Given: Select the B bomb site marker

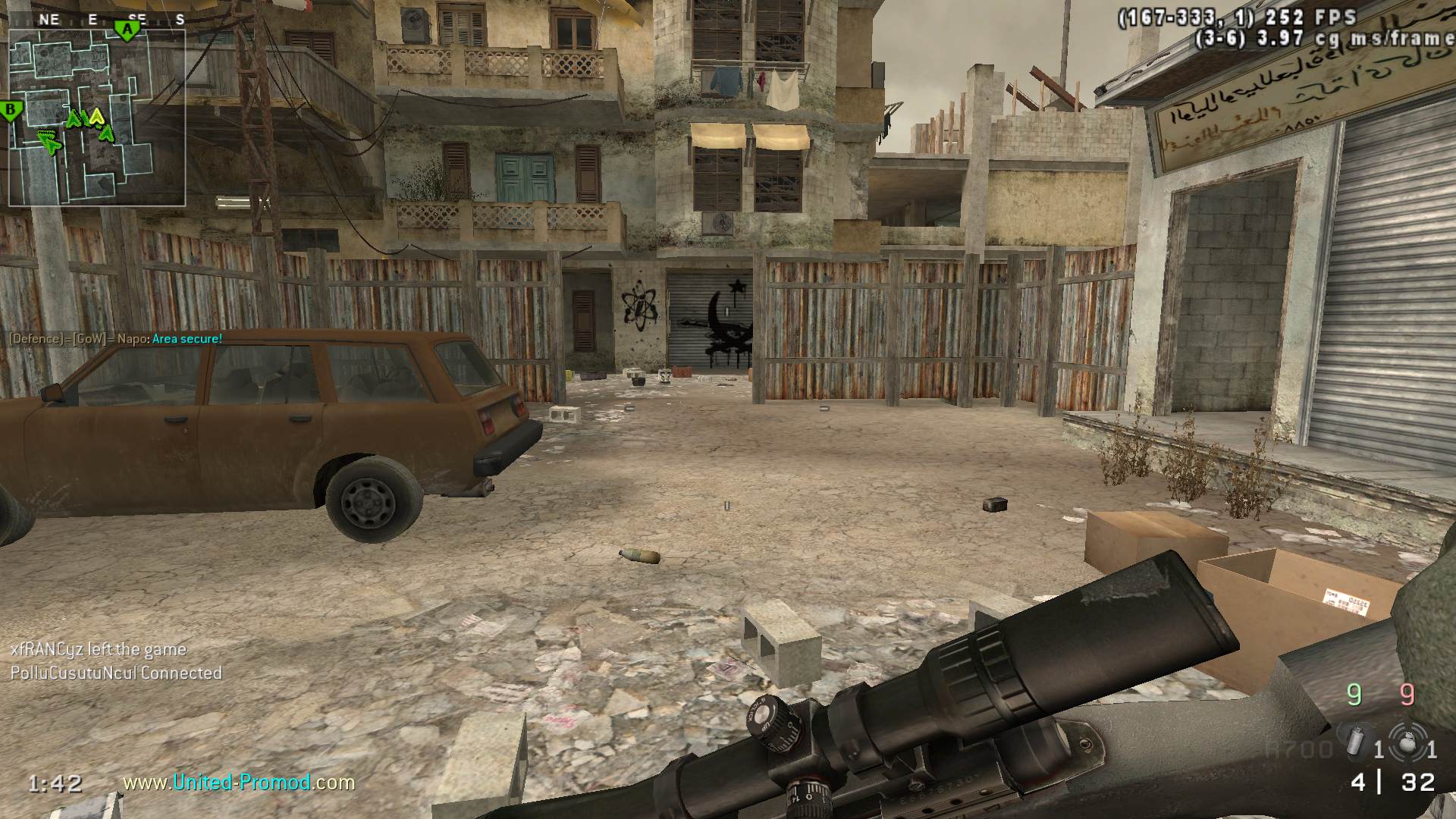Looking at the screenshot, I should pos(11,111).
